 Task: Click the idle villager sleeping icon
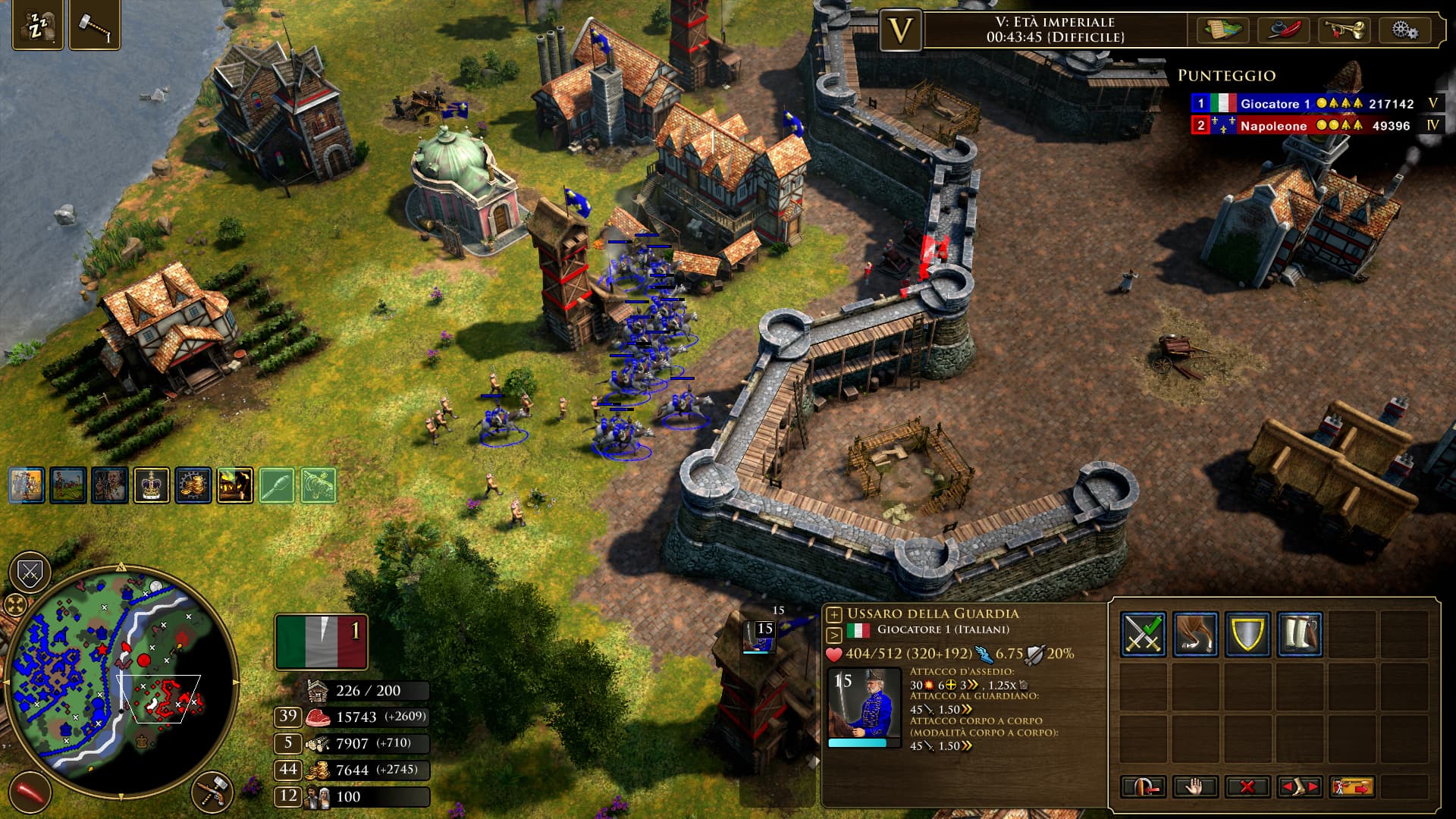37,27
